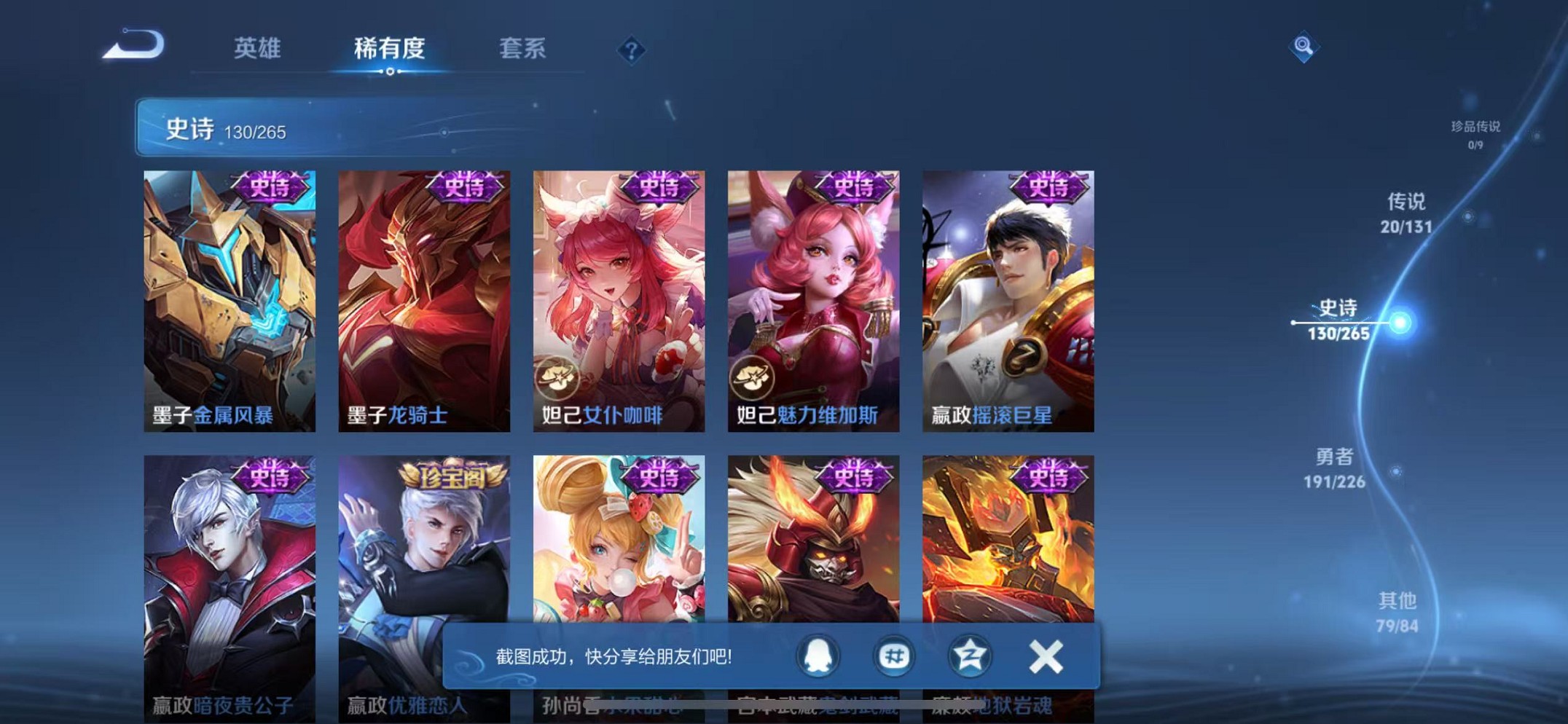Viewport: 1568px width, 724px height.
Task: Open the 墨子龙骑士 skin thumbnail
Action: click(x=423, y=299)
